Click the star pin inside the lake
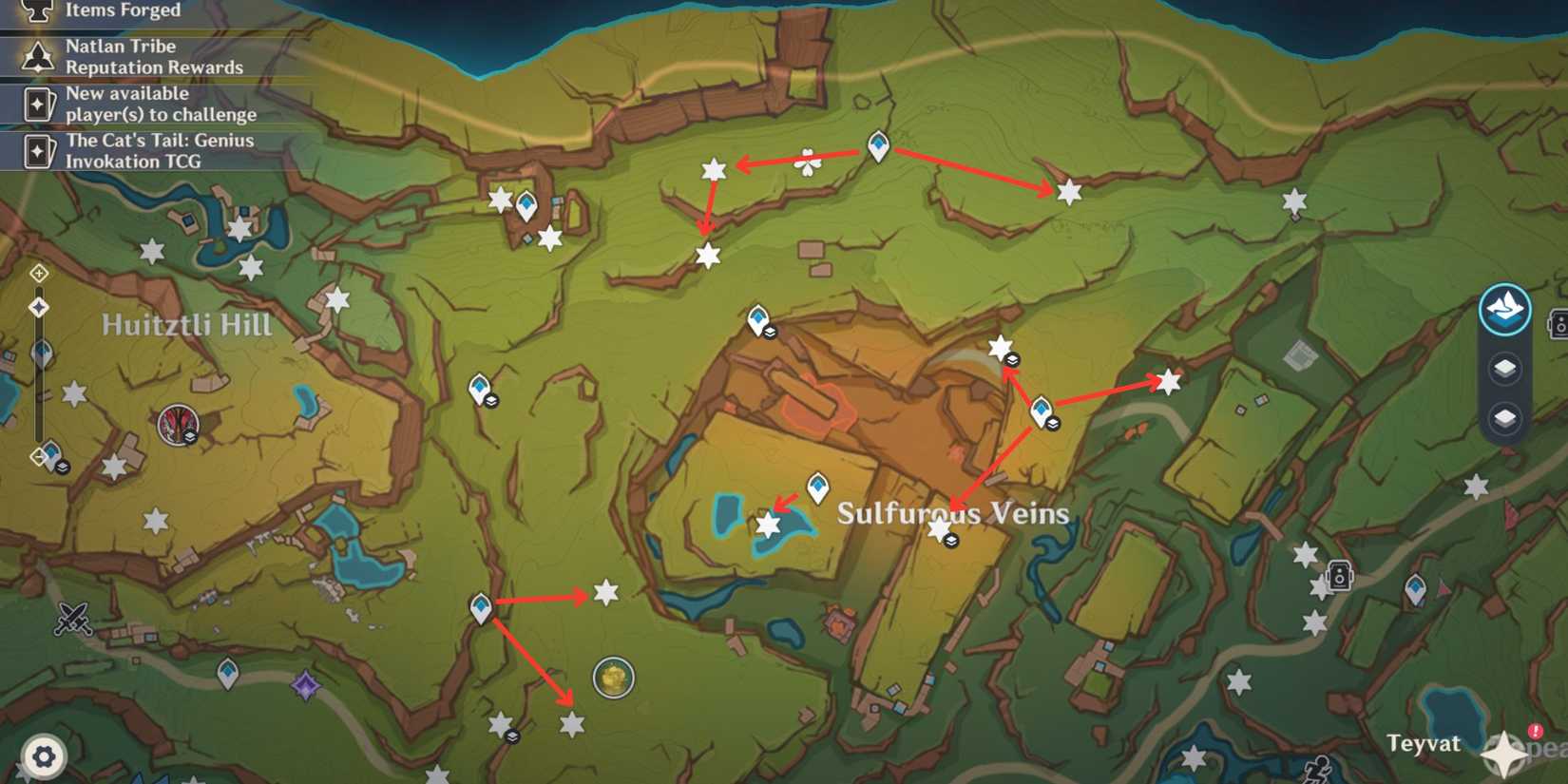 768,523
